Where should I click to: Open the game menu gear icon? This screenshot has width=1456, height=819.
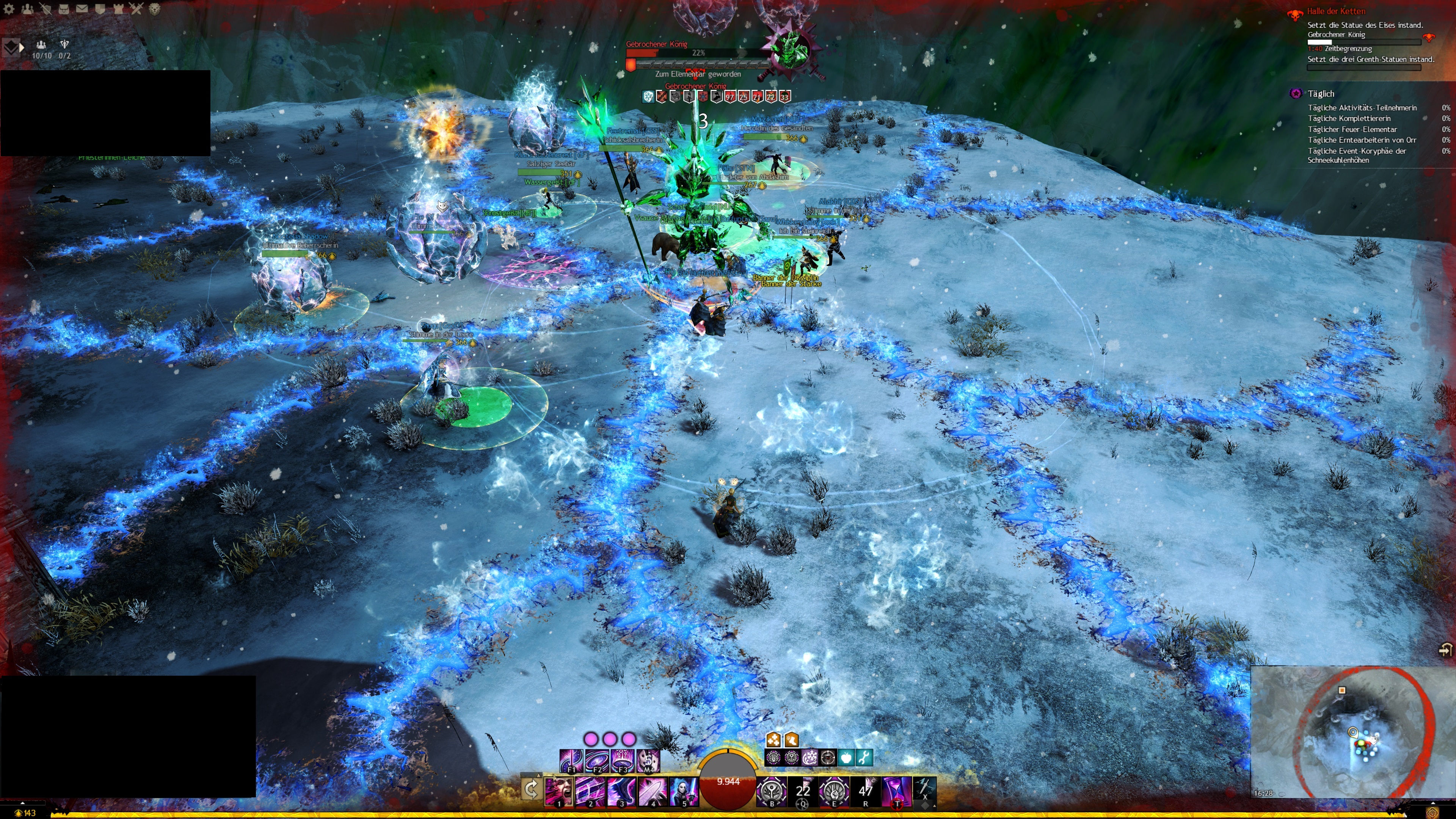(x=9, y=8)
